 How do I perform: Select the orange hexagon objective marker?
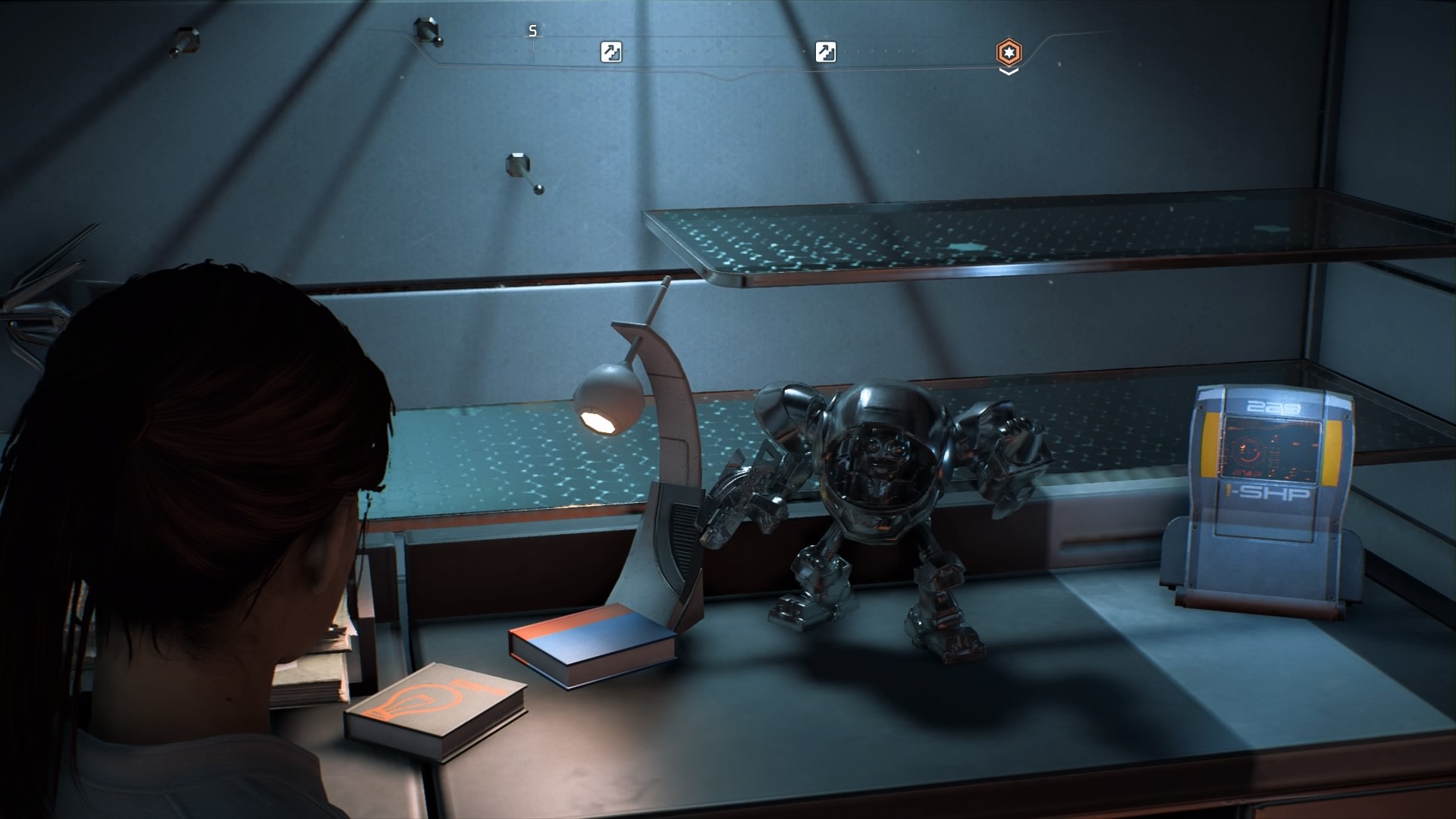pyautogui.click(x=1009, y=52)
